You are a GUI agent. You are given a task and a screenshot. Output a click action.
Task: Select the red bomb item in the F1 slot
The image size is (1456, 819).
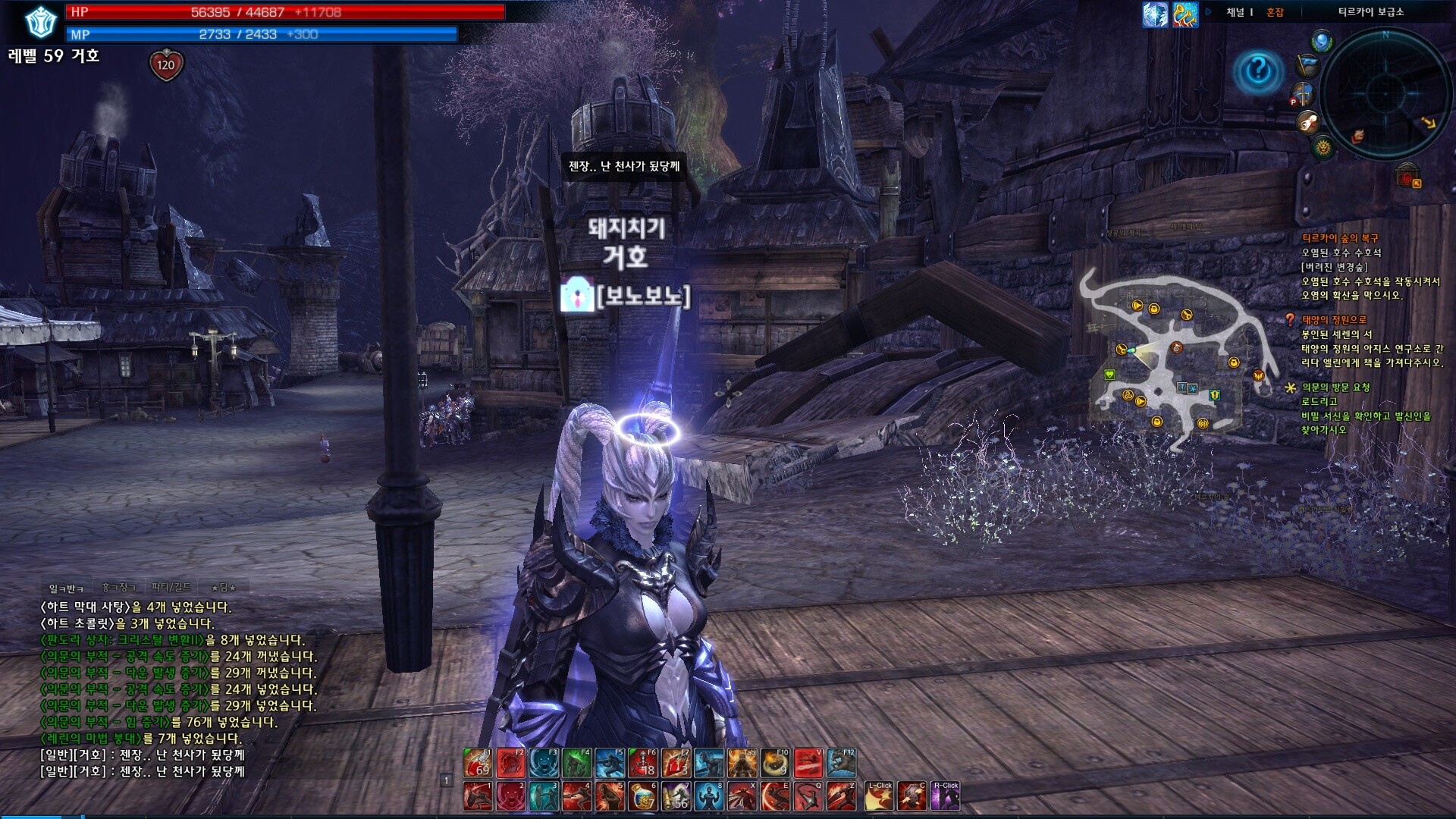(478, 763)
